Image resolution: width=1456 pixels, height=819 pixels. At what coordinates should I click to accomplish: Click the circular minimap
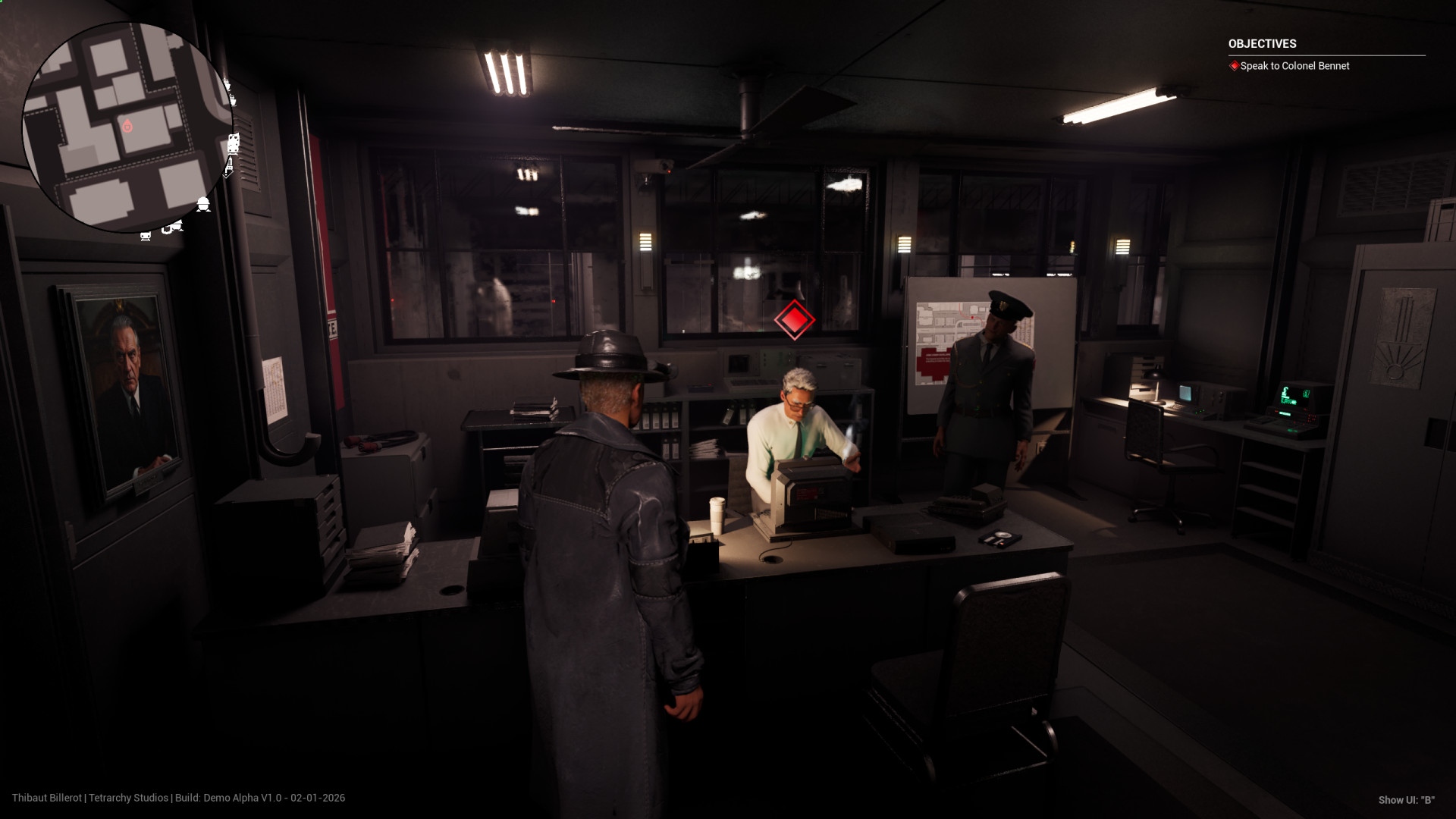click(x=127, y=126)
